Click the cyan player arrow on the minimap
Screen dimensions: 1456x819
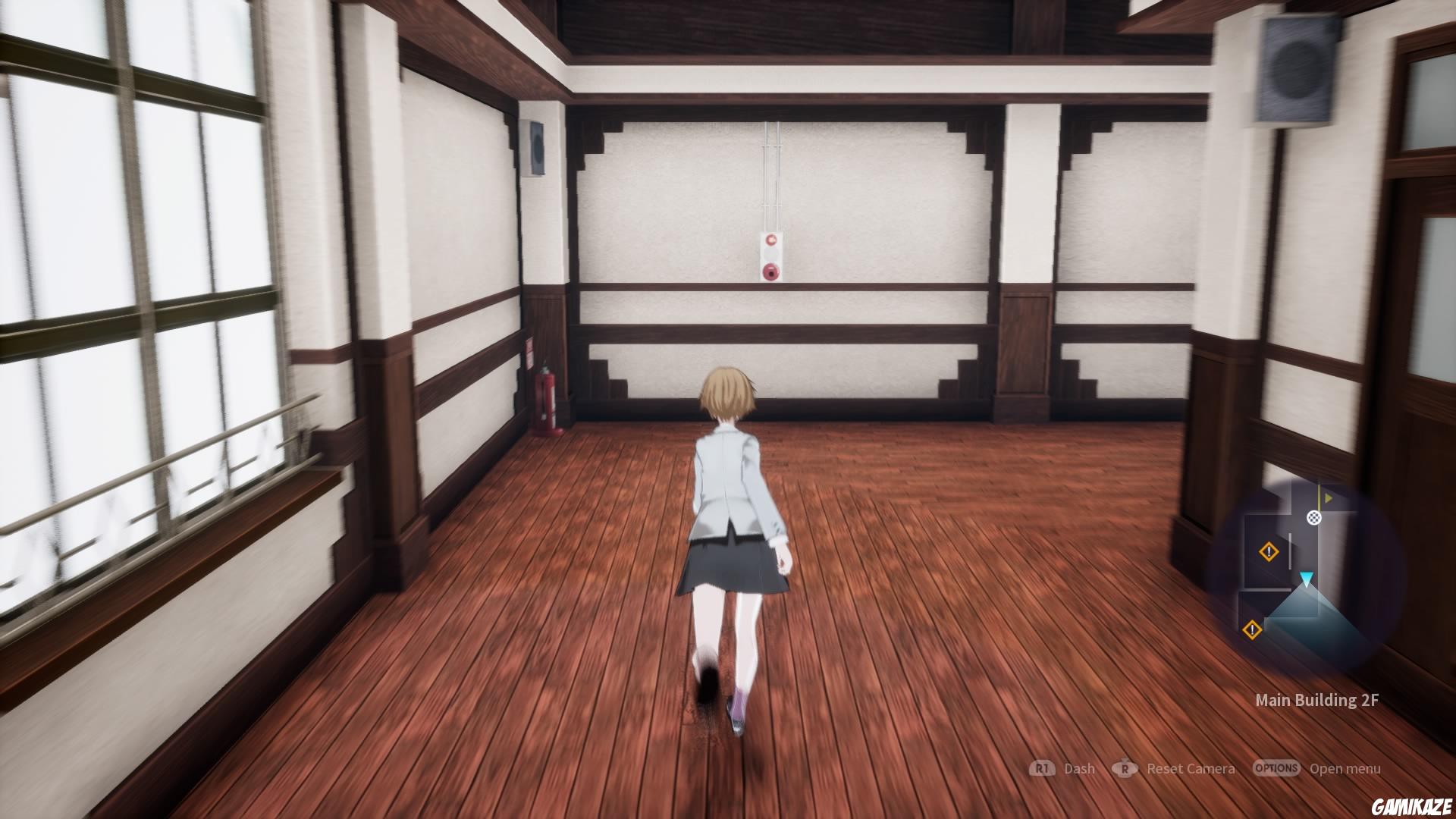click(x=1307, y=578)
